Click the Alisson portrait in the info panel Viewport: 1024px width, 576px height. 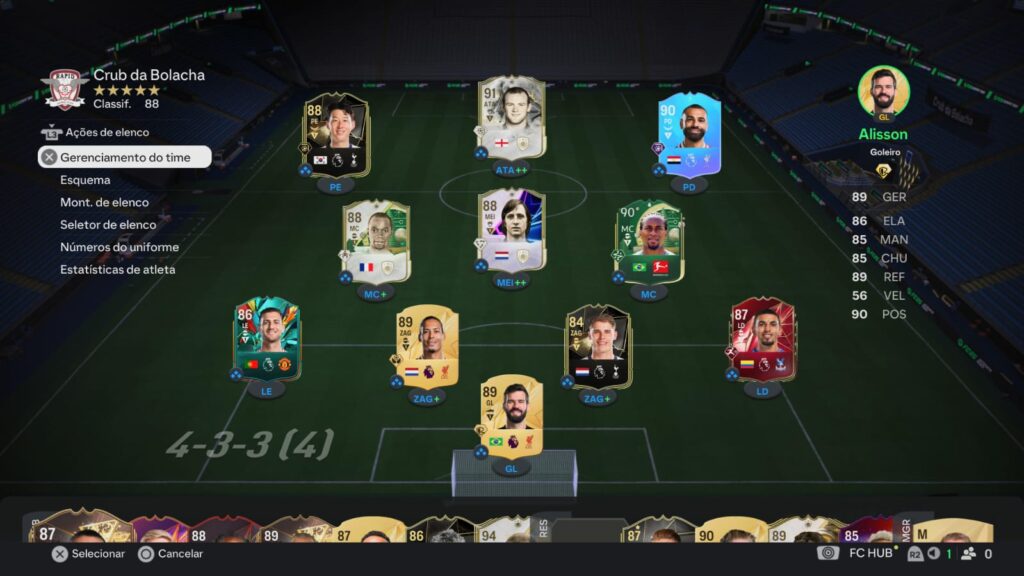(x=883, y=92)
